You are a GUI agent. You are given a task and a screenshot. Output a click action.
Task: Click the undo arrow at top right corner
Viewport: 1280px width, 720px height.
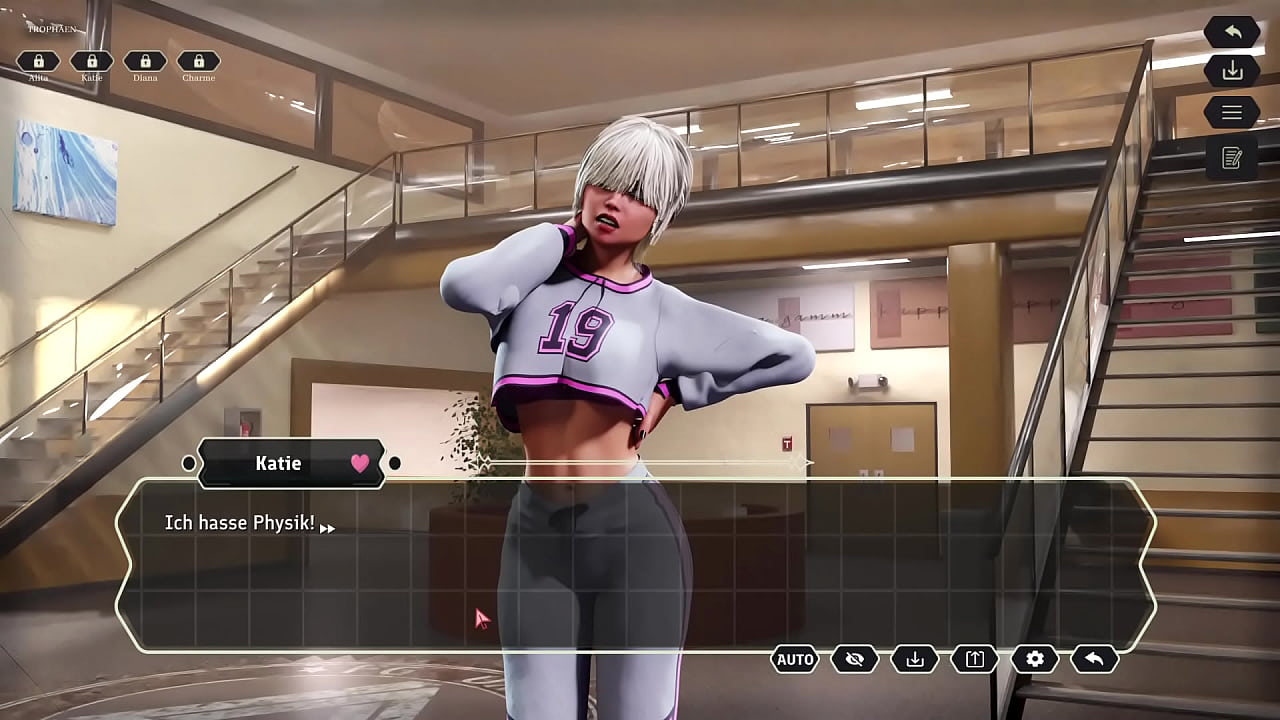click(1231, 31)
